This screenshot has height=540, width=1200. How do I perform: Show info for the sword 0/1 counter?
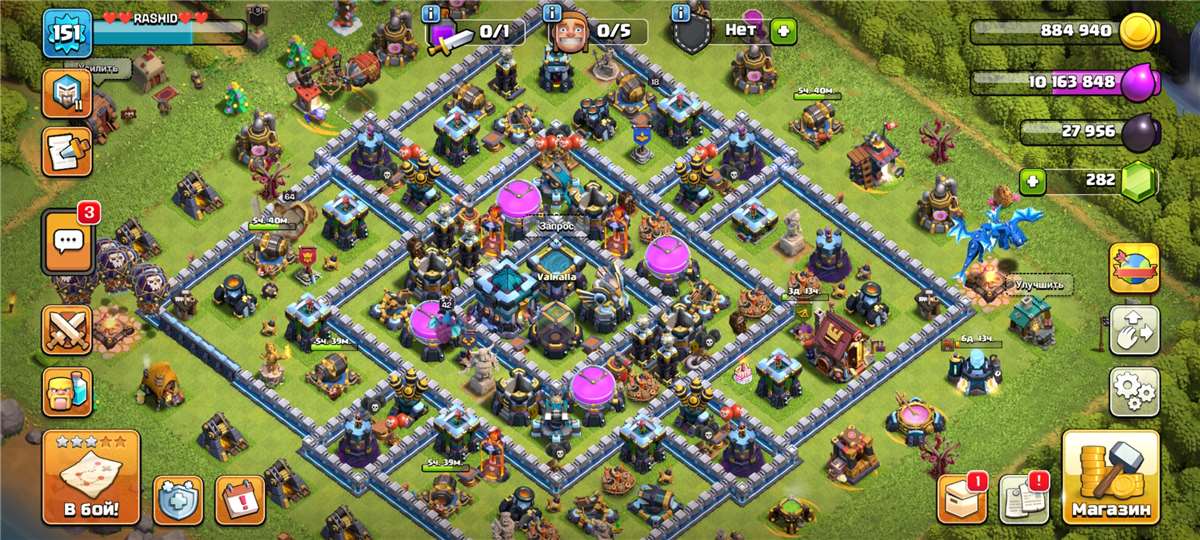(432, 13)
